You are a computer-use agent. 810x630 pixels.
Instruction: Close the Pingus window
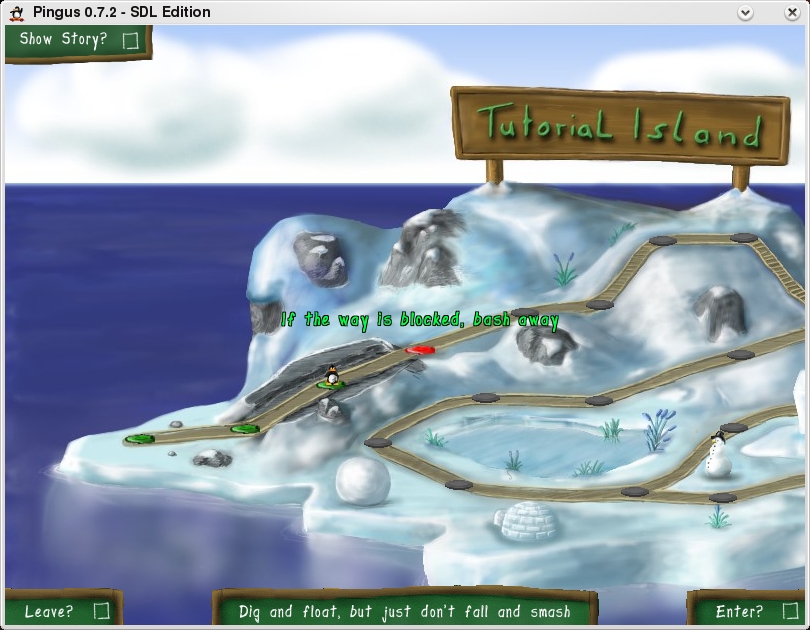click(793, 12)
